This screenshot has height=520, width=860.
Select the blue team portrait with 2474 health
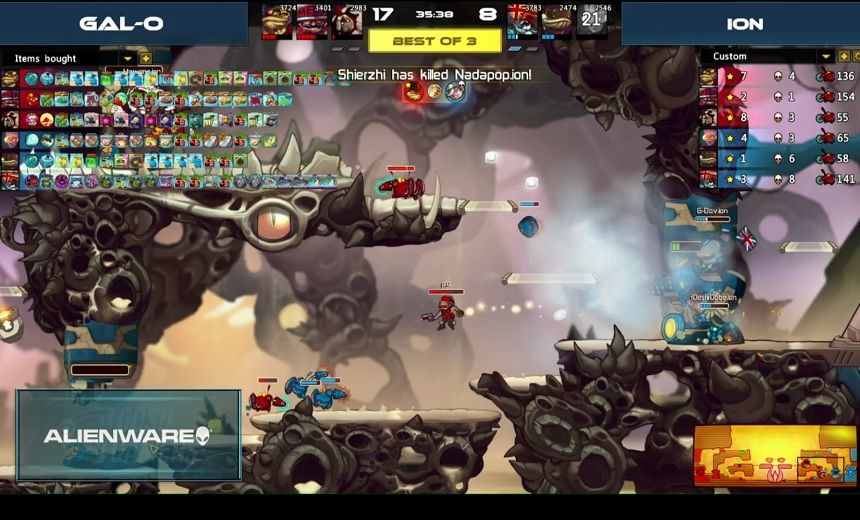(557, 21)
